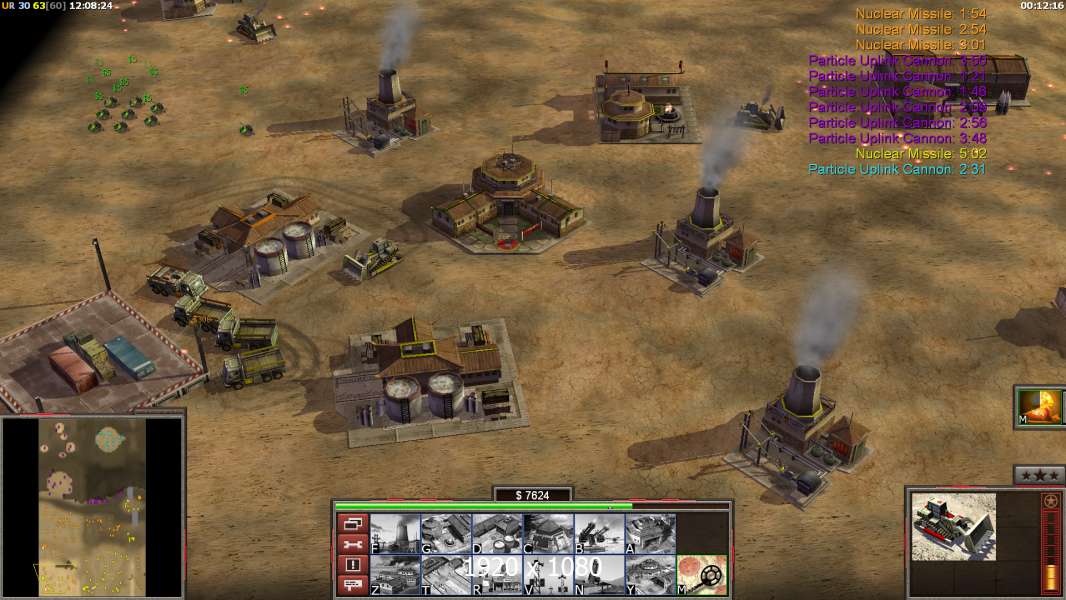Select the Airfield build icon (Z)

(x=395, y=575)
